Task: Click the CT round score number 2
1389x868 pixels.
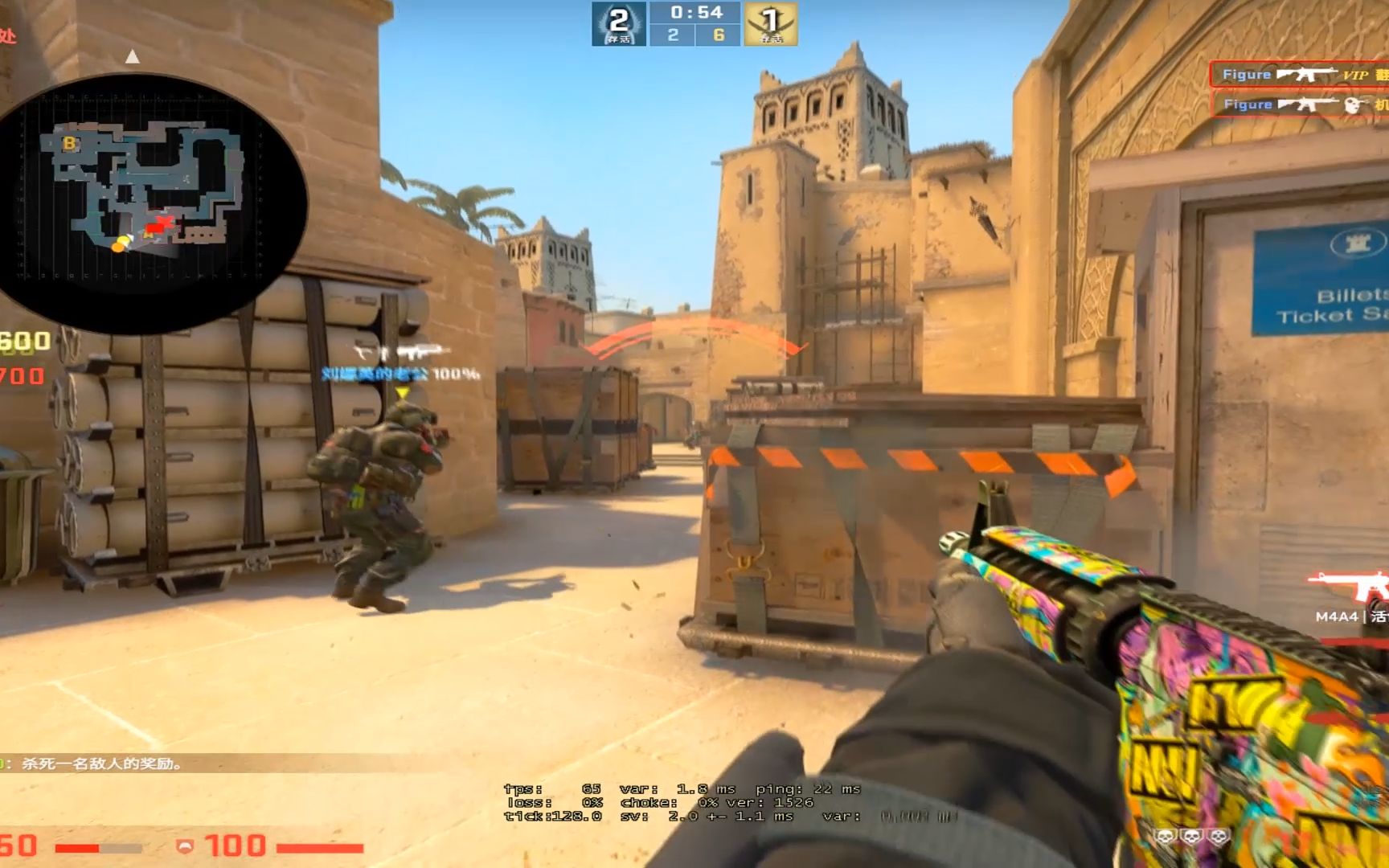Action: tap(675, 35)
